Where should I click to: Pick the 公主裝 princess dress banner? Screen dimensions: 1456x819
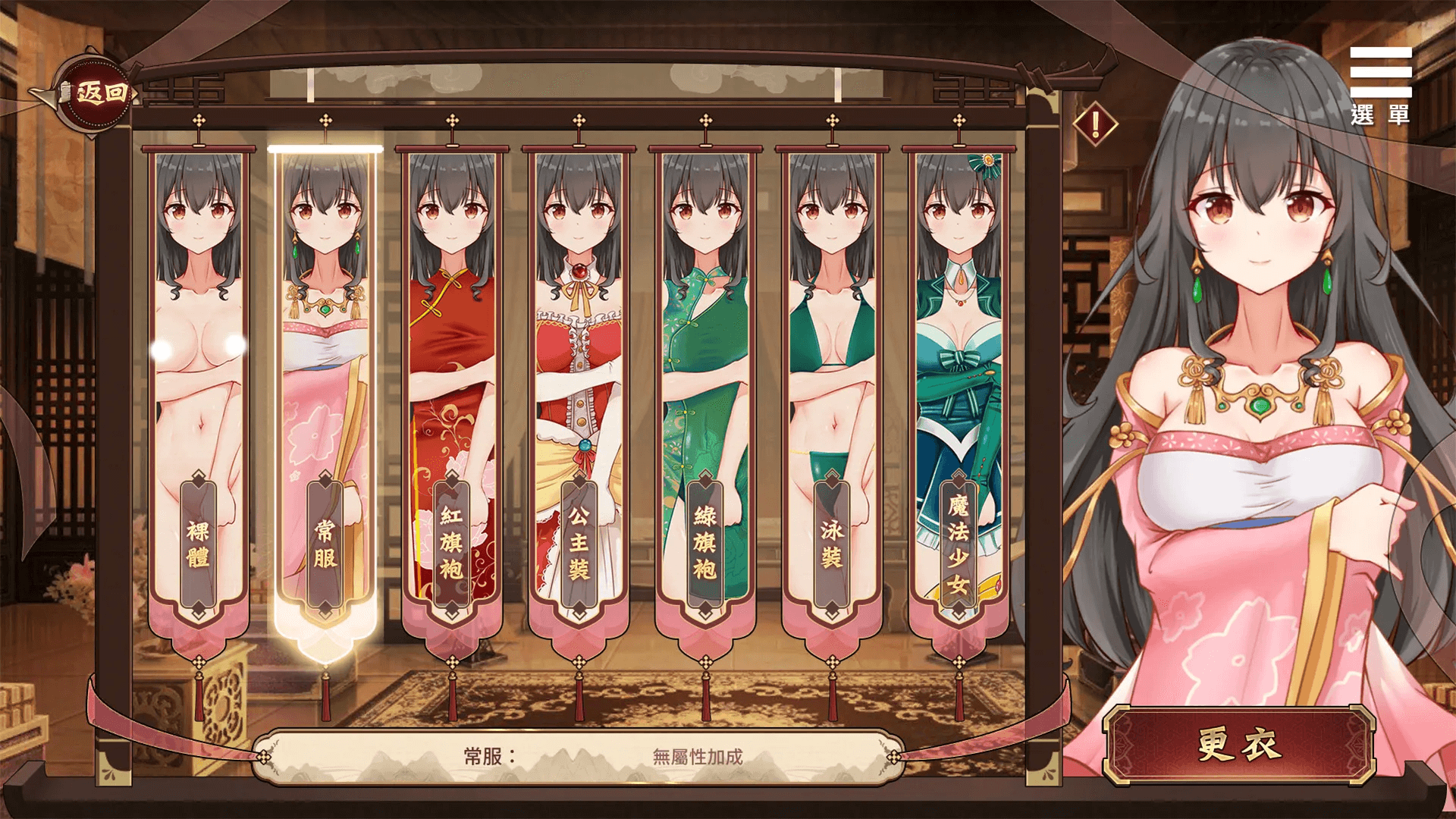(x=579, y=394)
